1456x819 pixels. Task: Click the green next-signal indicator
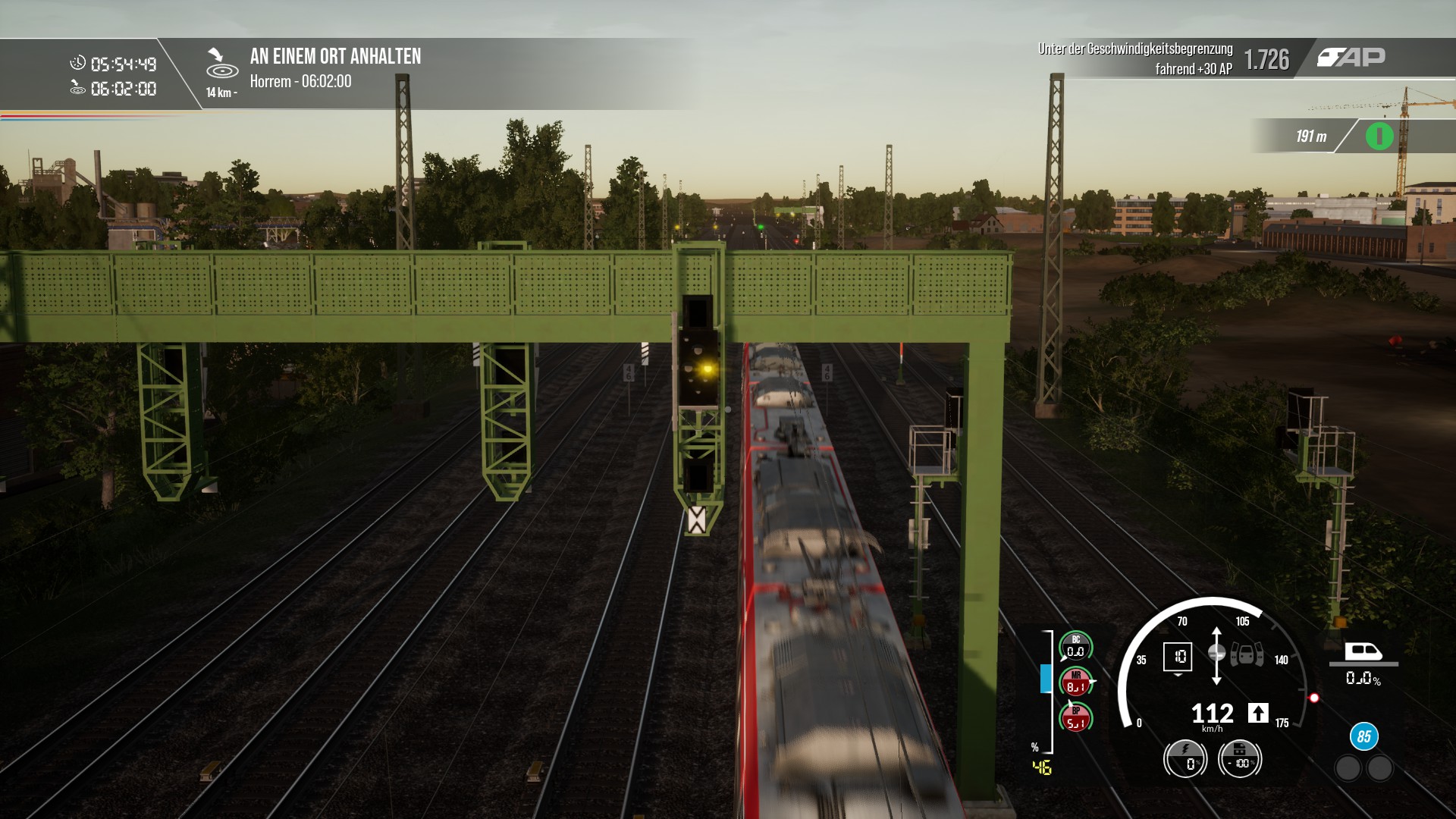click(1379, 136)
